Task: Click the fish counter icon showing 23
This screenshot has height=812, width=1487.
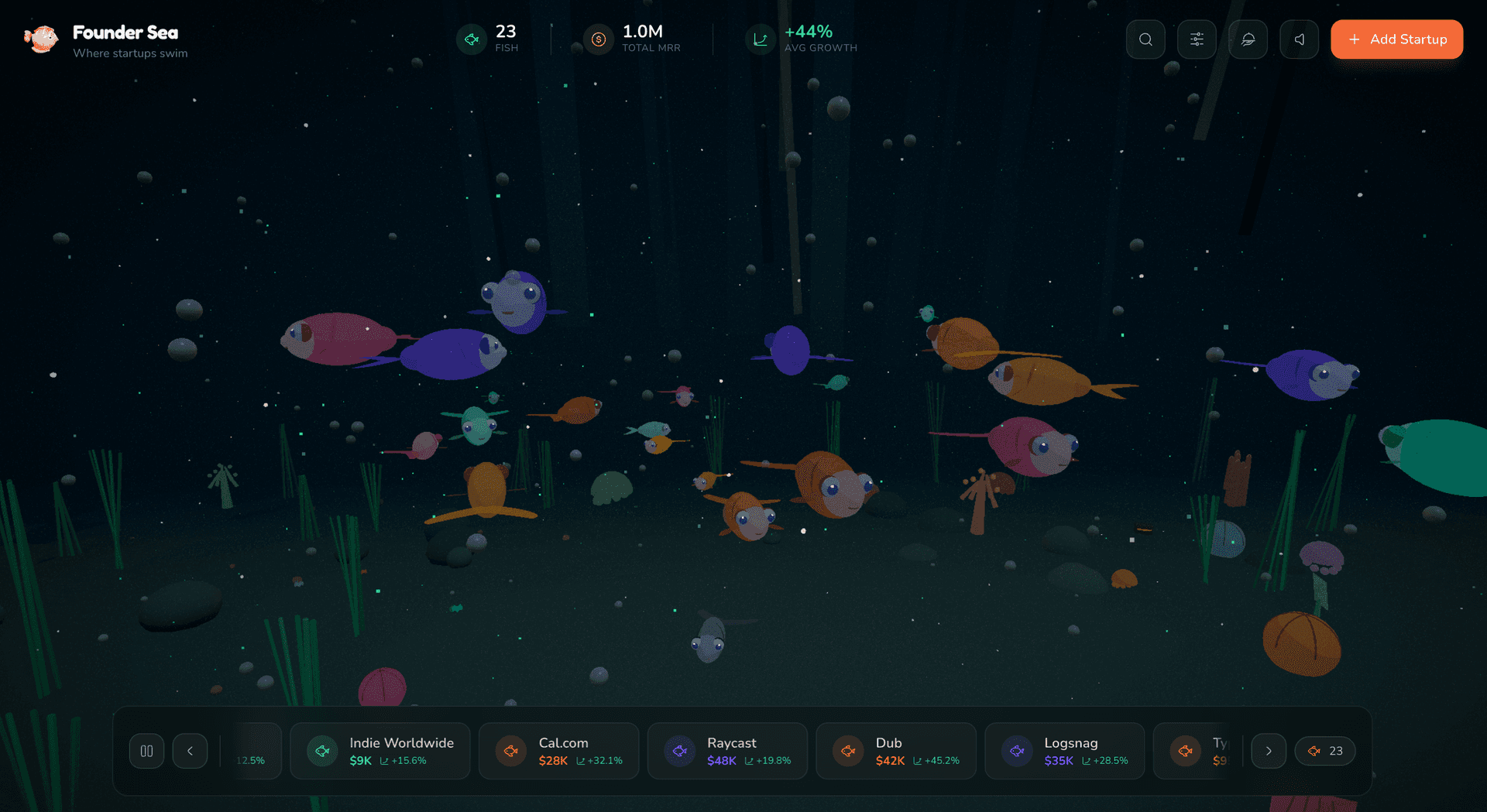Action: click(x=471, y=39)
